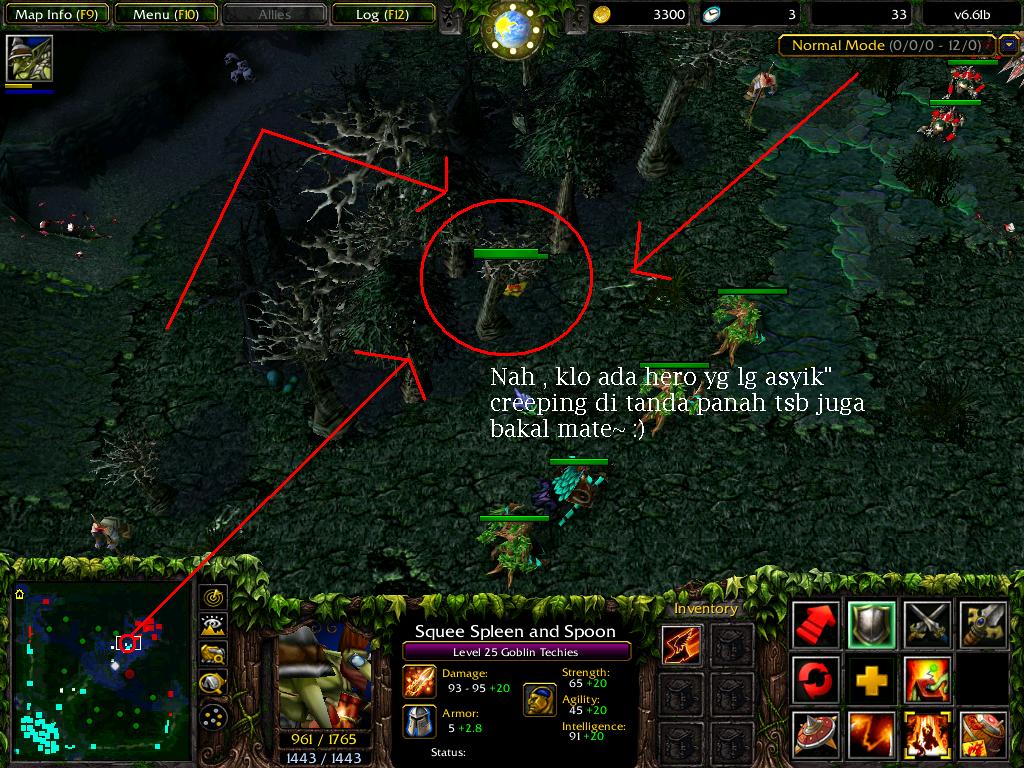
Task: Collapse the Normal Mode scoreboard arrow button
Action: [x=1008, y=45]
